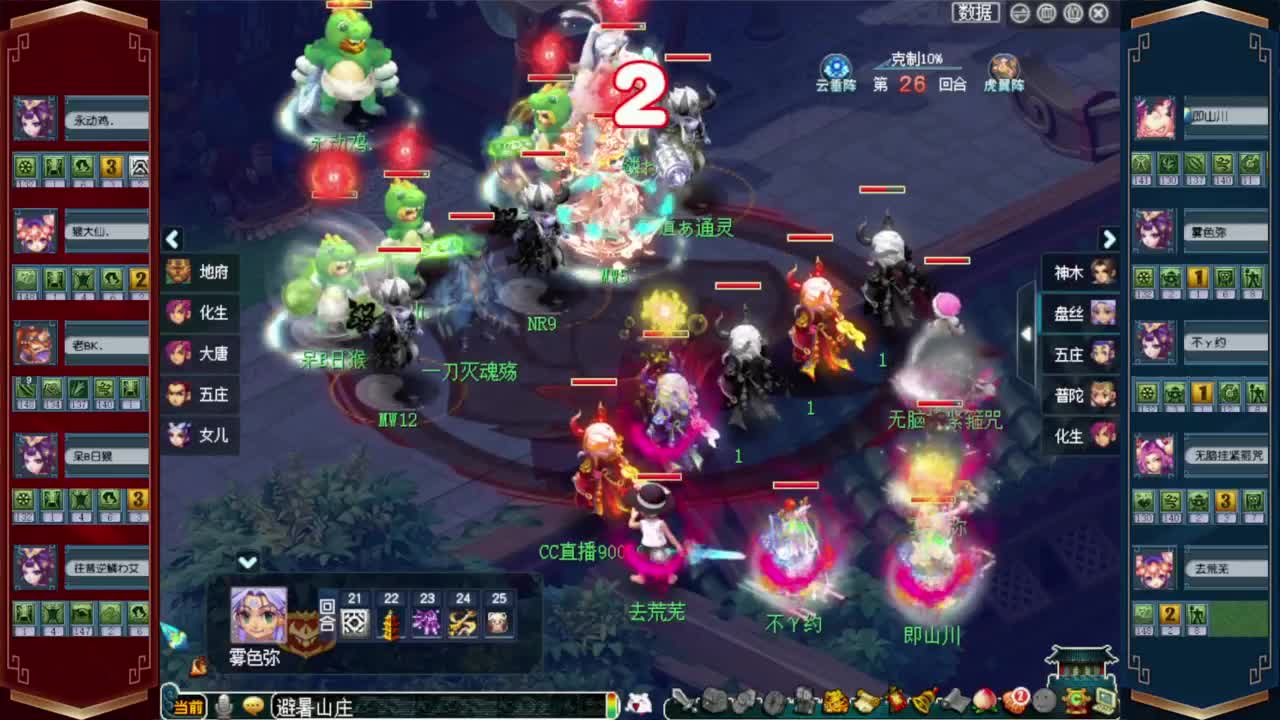The height and width of the screenshot is (720, 1280).
Task: Click the orange icon with badge 2 near bottom
Action: pyautogui.click(x=1016, y=701)
